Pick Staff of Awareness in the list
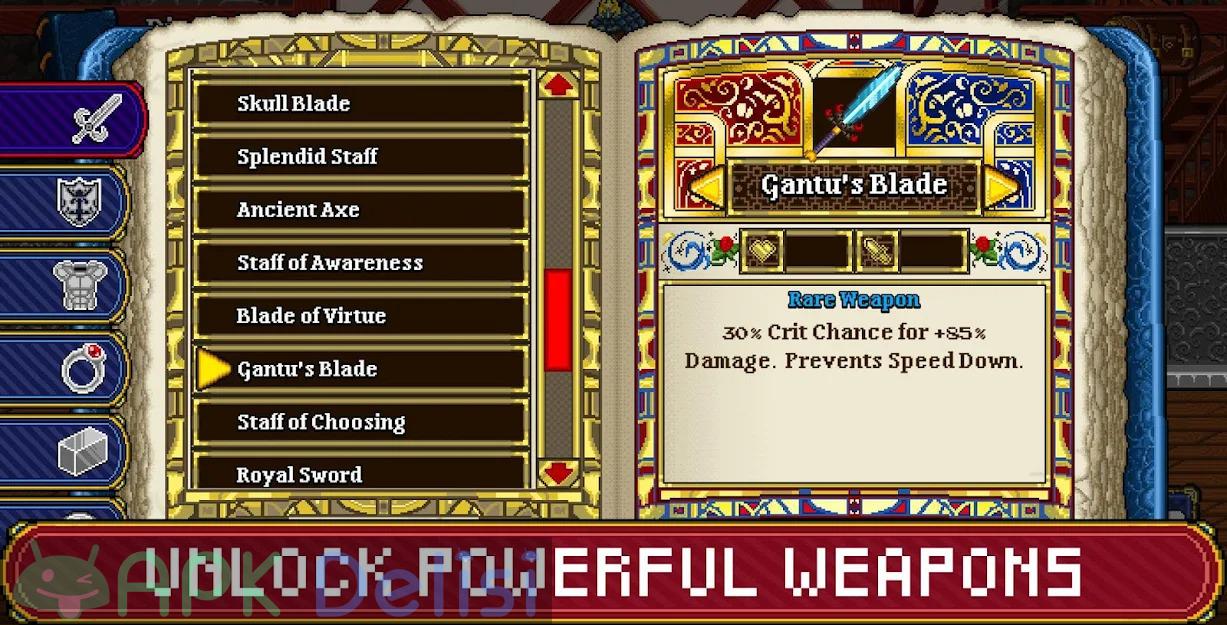The height and width of the screenshot is (625, 1227). tap(360, 263)
